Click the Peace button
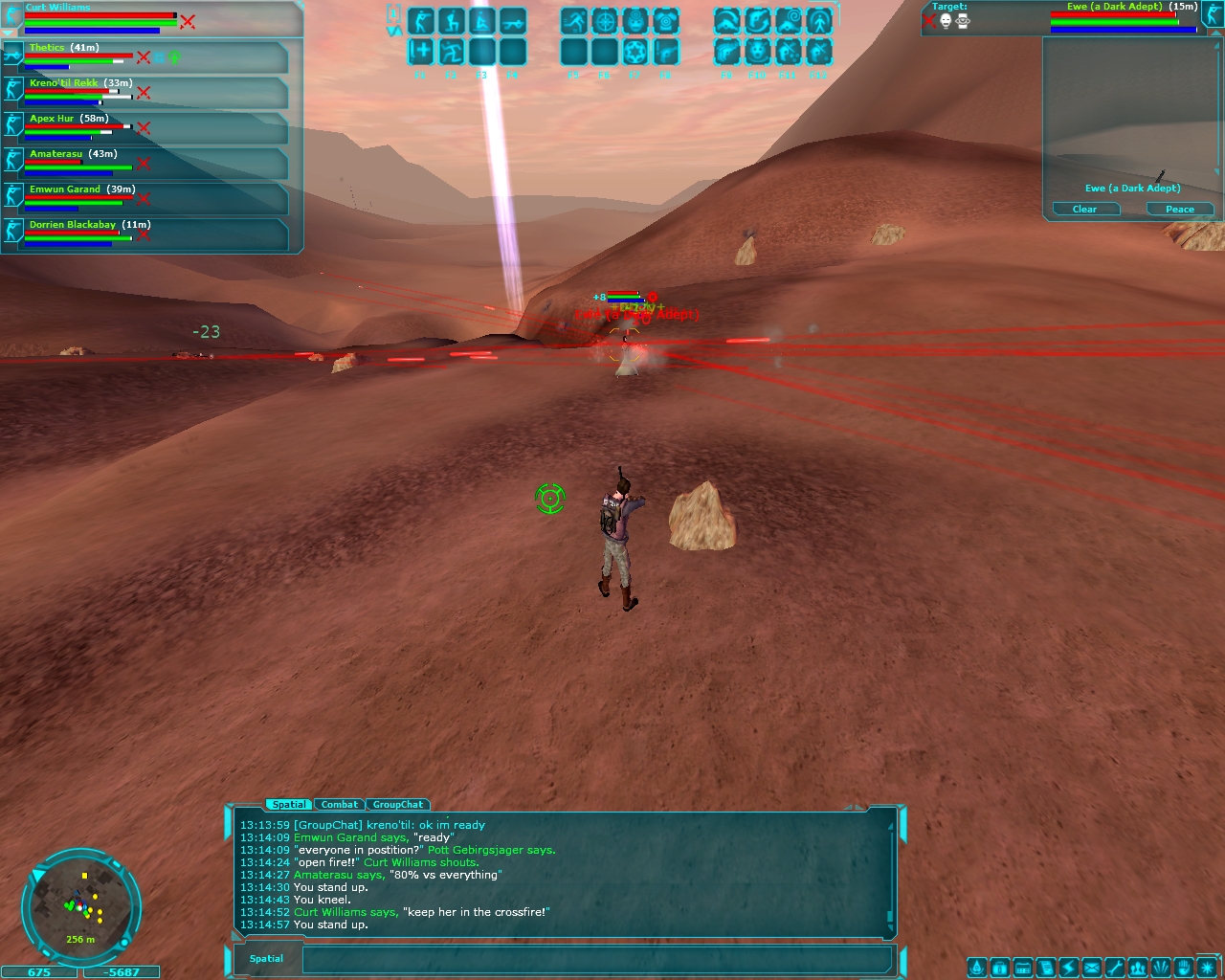This screenshot has height=980, width=1225. [x=1179, y=209]
